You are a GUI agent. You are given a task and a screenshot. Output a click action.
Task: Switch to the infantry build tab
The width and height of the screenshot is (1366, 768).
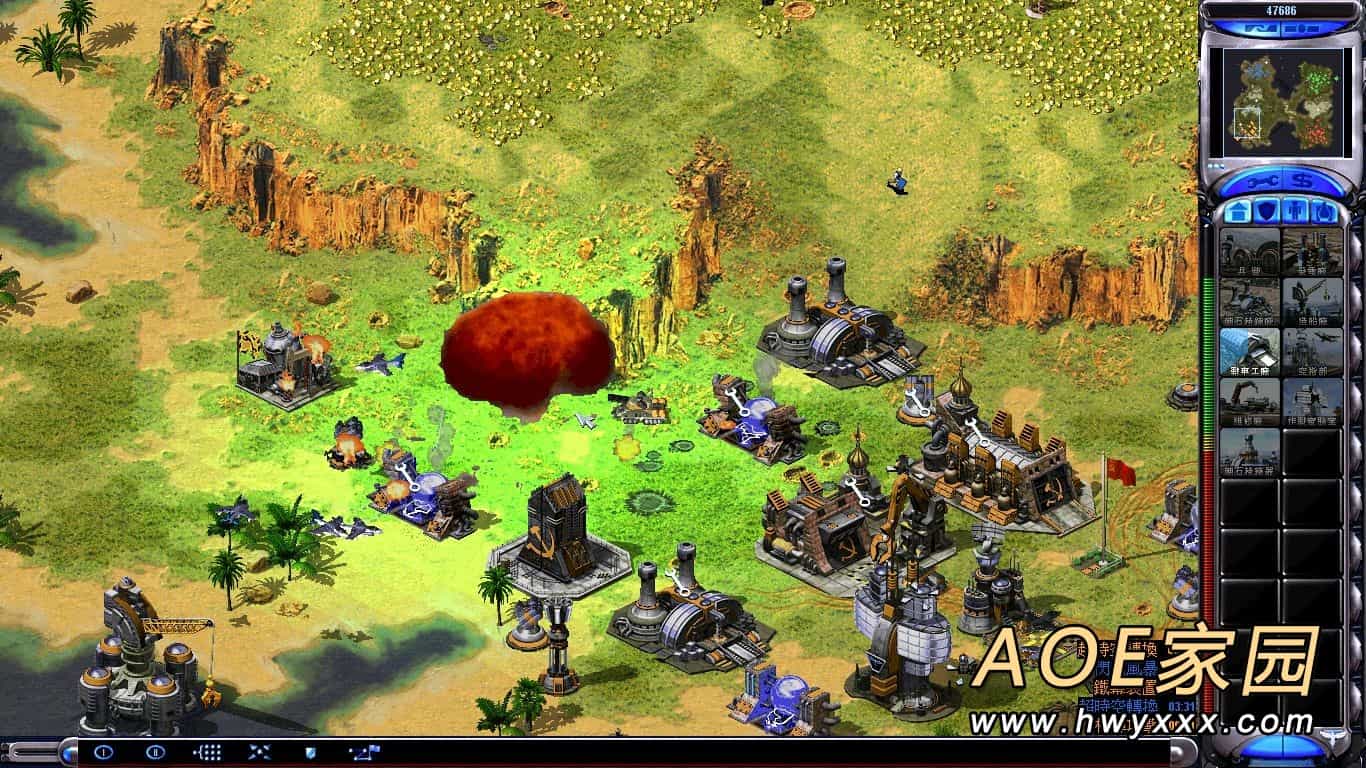1295,212
